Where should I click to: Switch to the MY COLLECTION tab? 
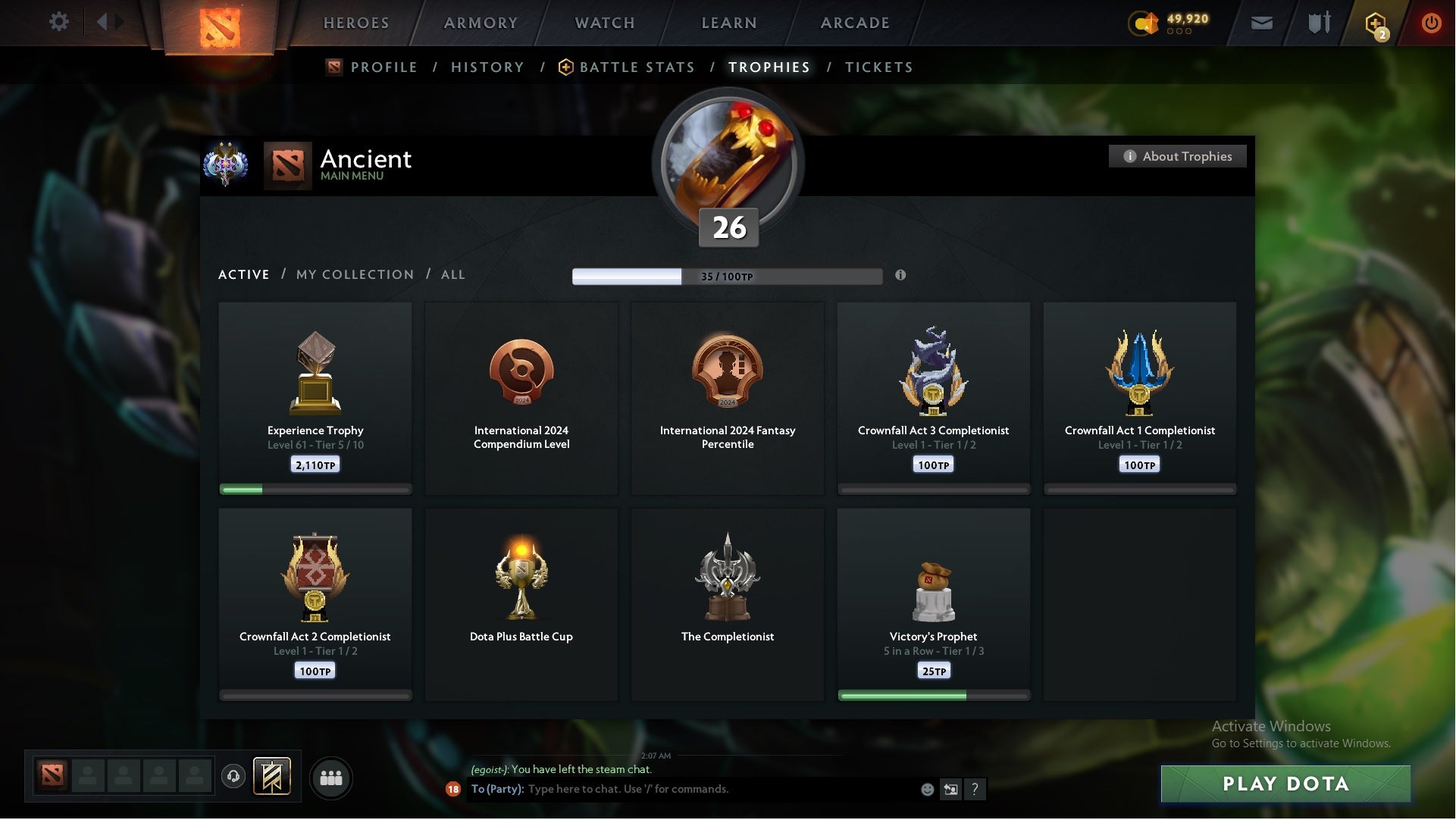point(354,274)
